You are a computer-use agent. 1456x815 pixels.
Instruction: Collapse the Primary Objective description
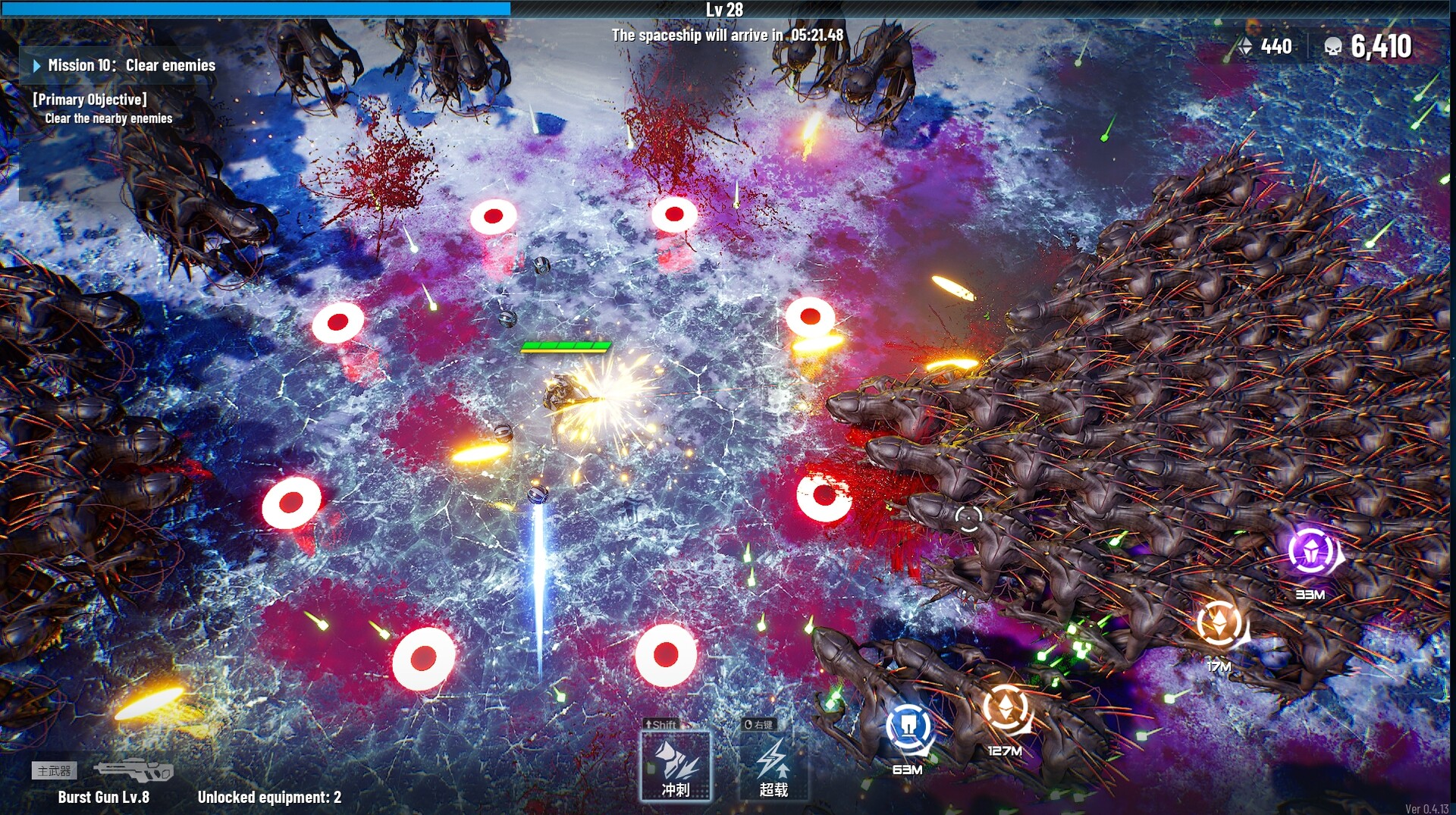pos(89,99)
